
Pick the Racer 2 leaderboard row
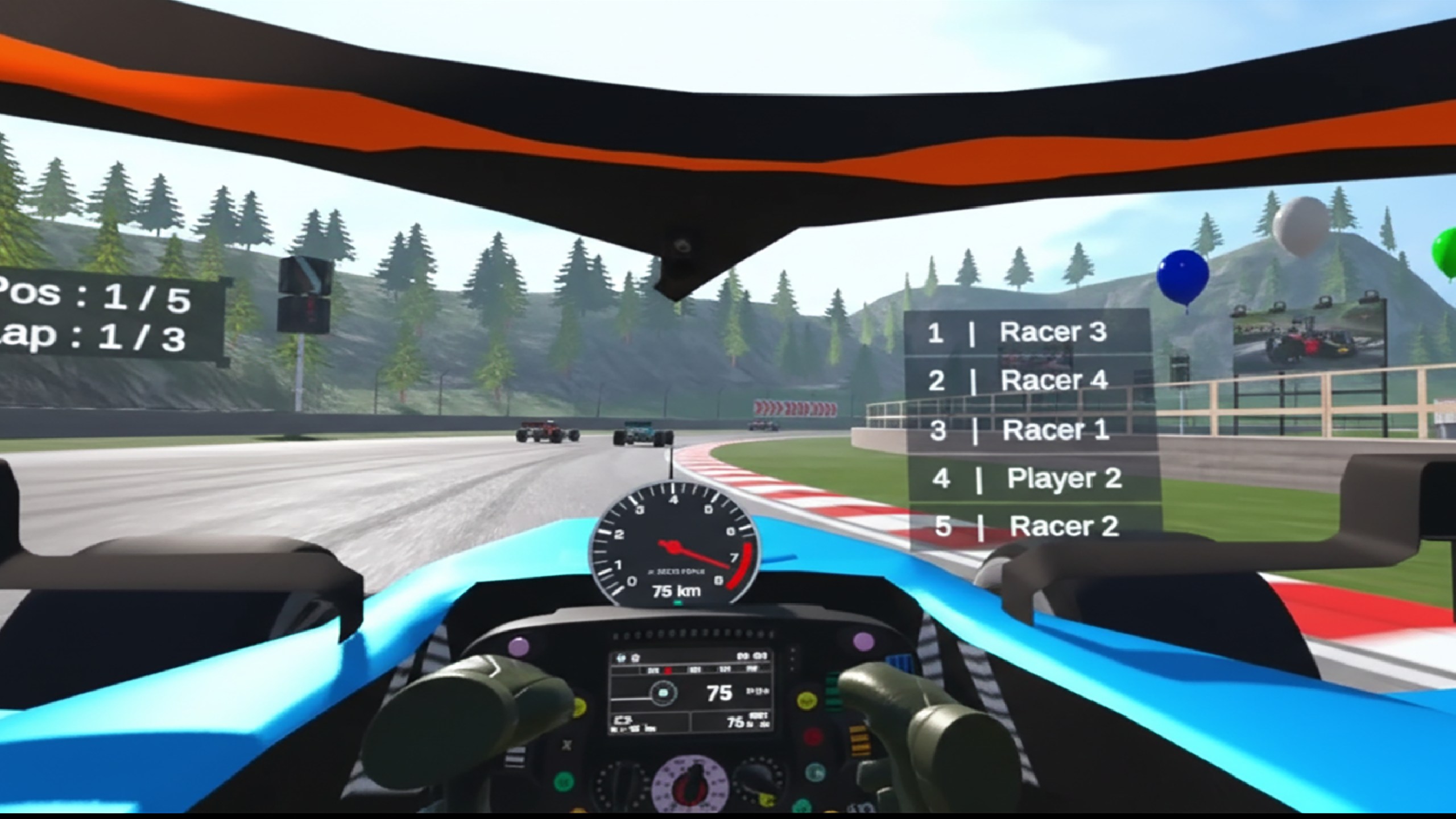[1034, 526]
